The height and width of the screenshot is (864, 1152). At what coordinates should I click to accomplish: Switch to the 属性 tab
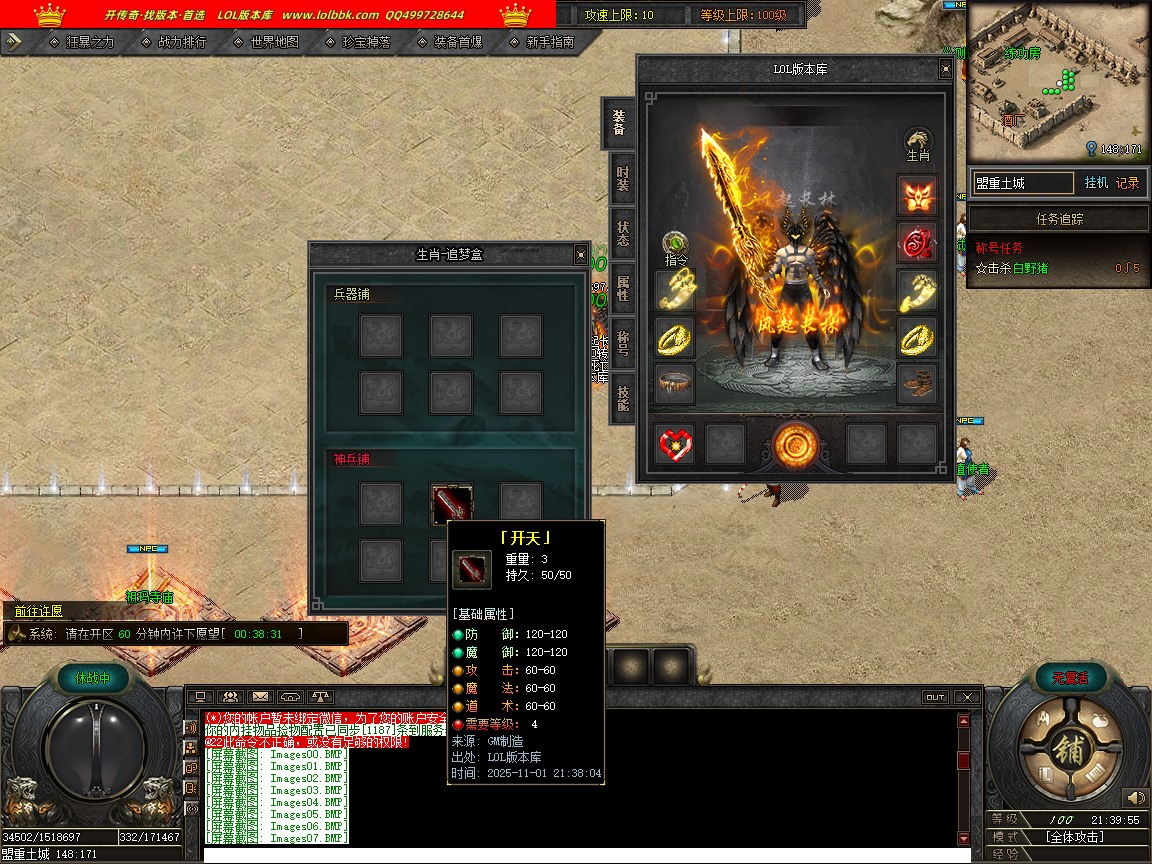pyautogui.click(x=622, y=289)
